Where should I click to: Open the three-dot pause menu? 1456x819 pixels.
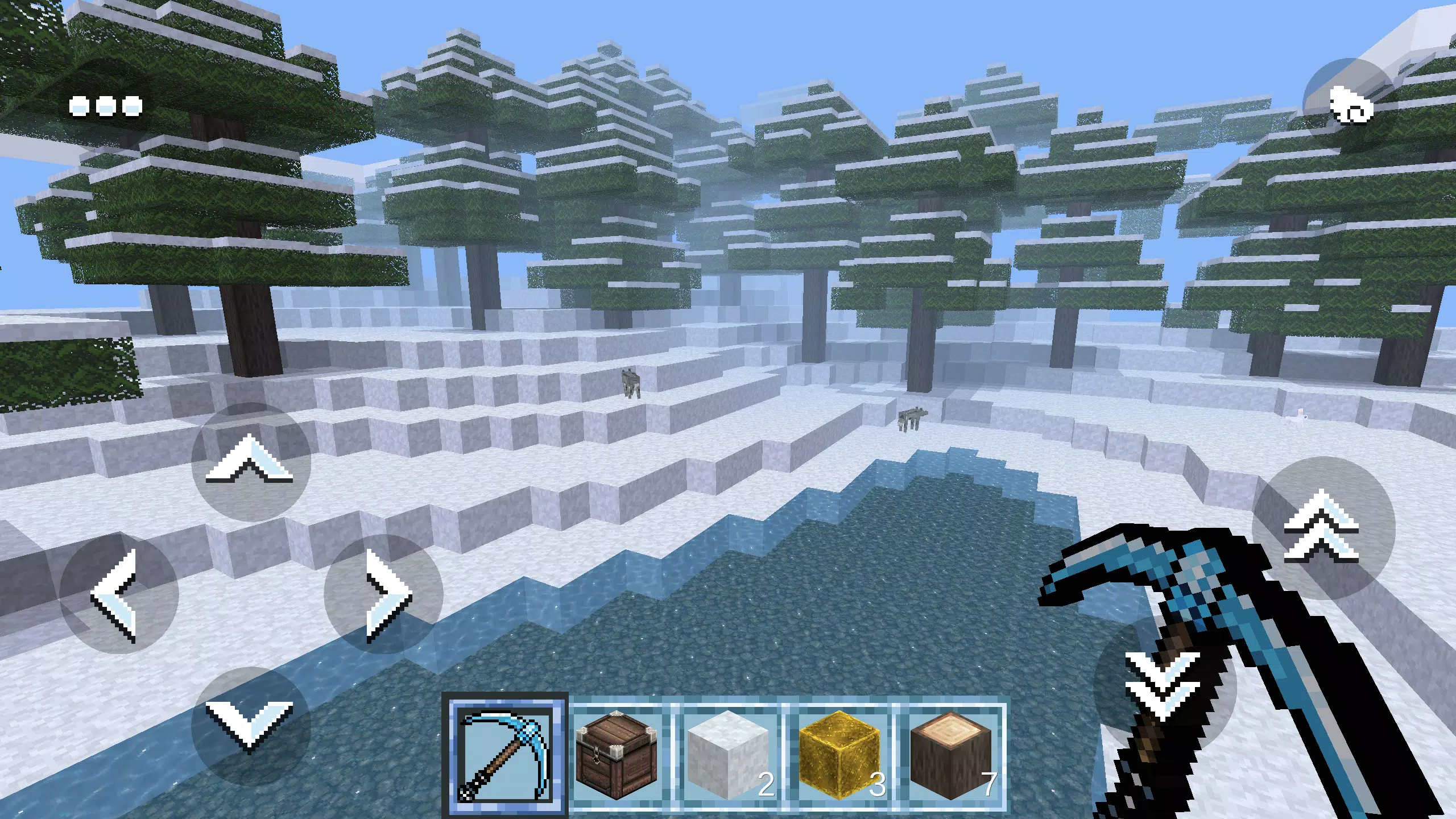(106, 105)
